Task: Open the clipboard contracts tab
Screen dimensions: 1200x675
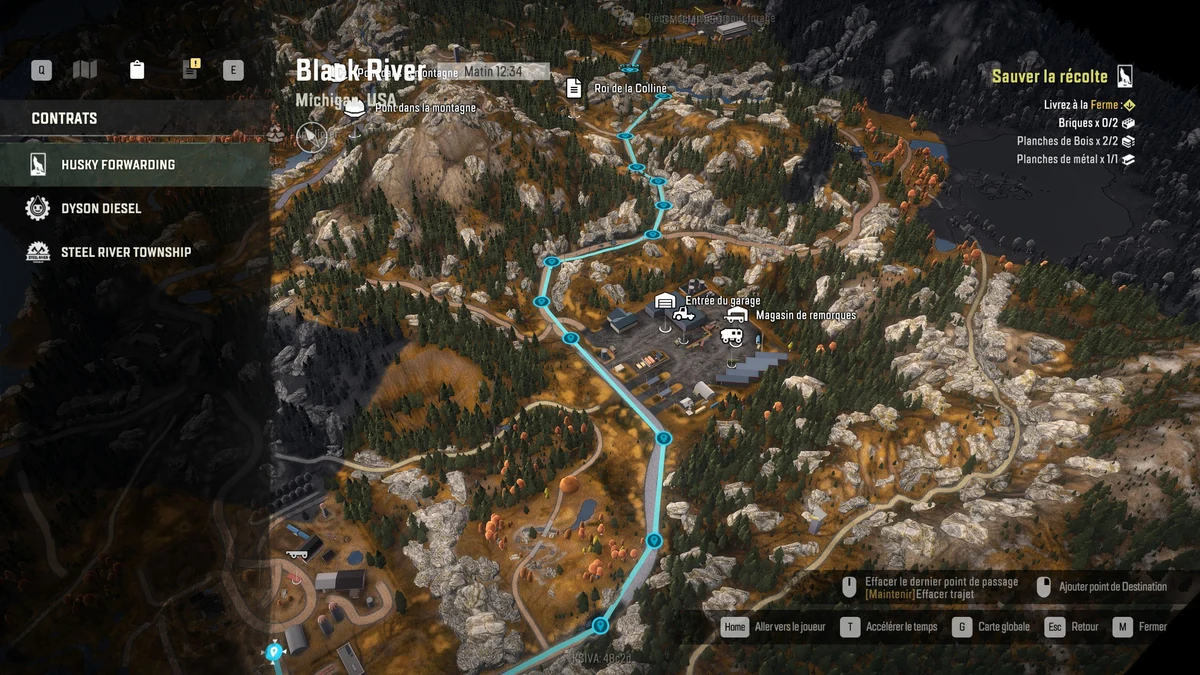Action: click(137, 70)
